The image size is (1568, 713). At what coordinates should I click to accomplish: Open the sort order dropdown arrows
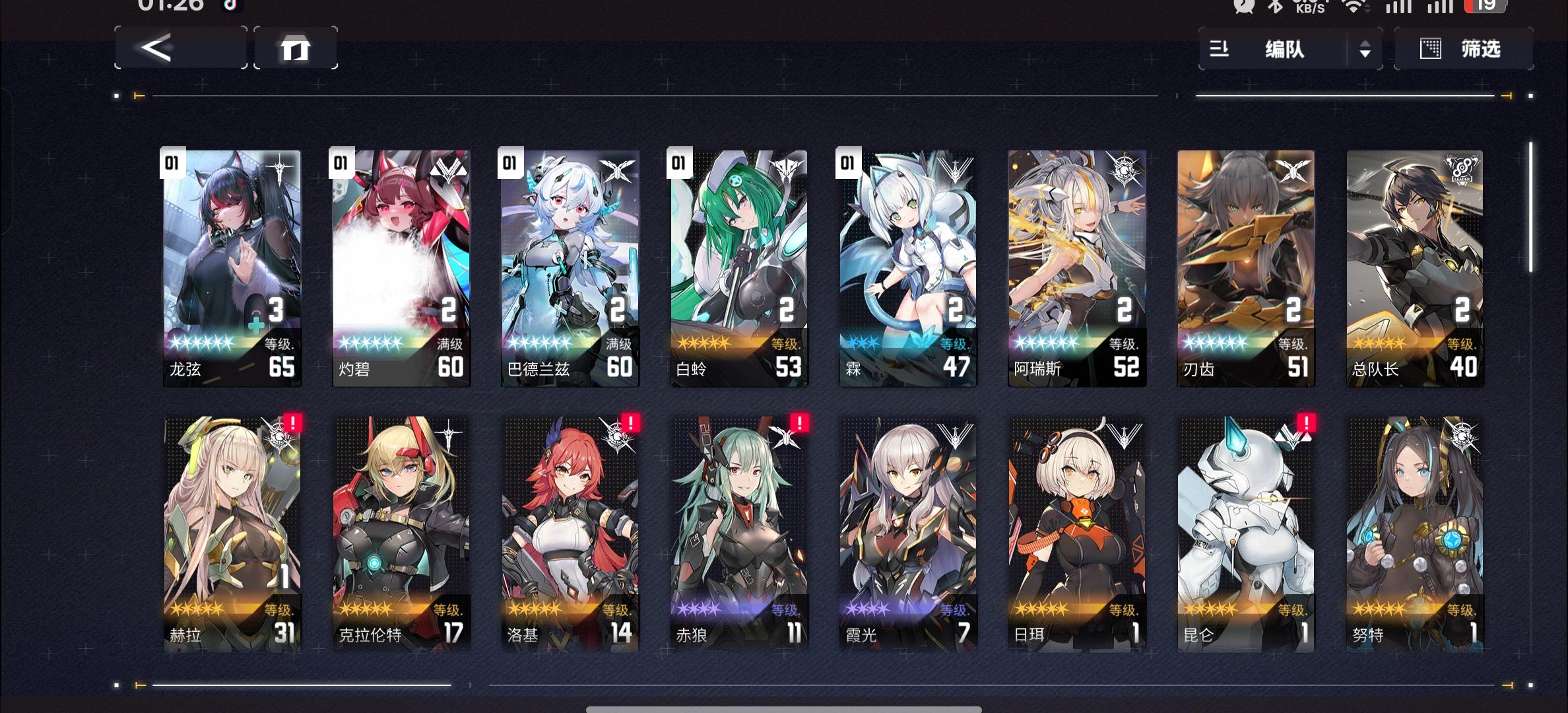(x=1364, y=50)
